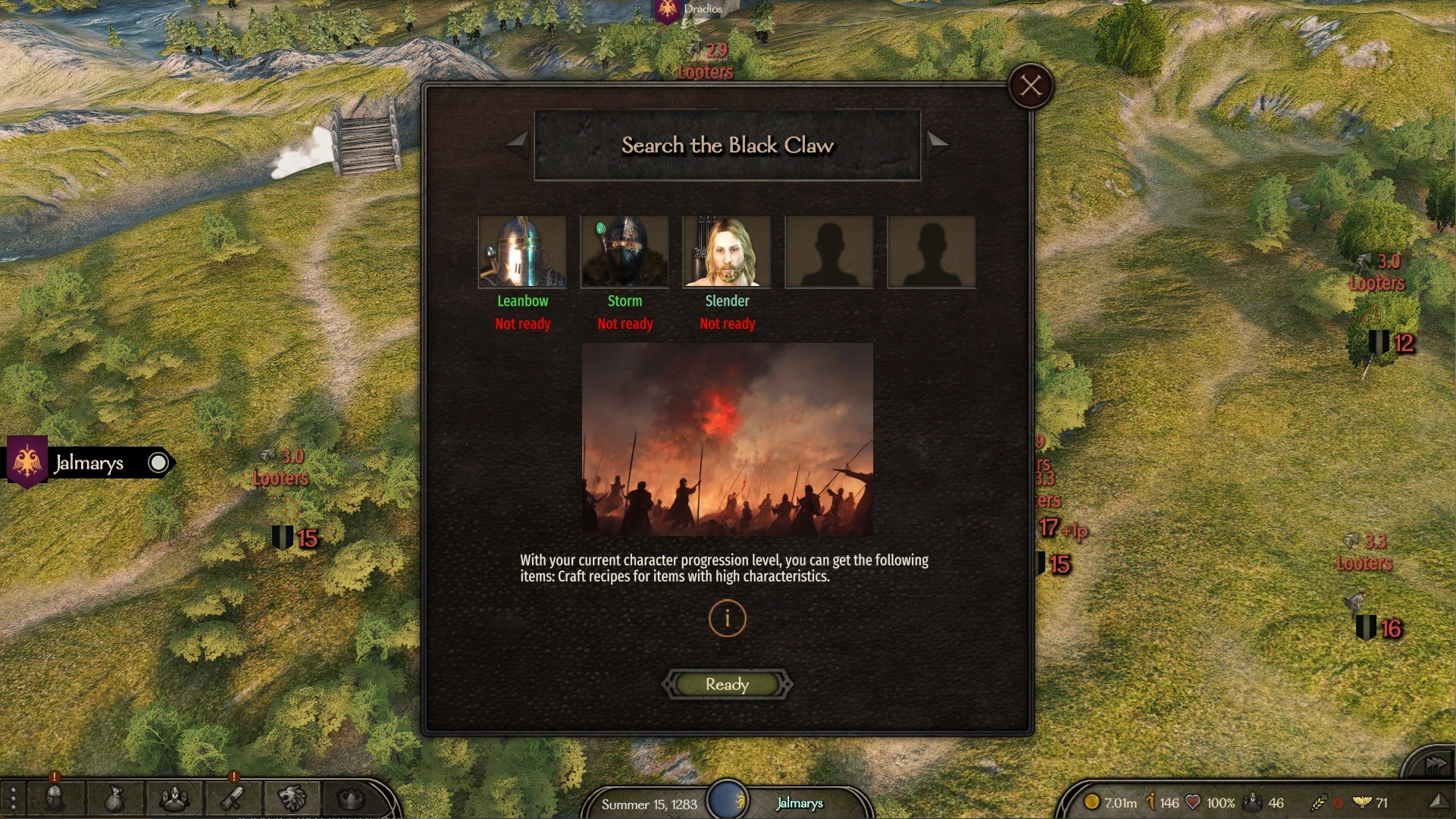
Task: Open the clan lion icon
Action: tap(292, 799)
